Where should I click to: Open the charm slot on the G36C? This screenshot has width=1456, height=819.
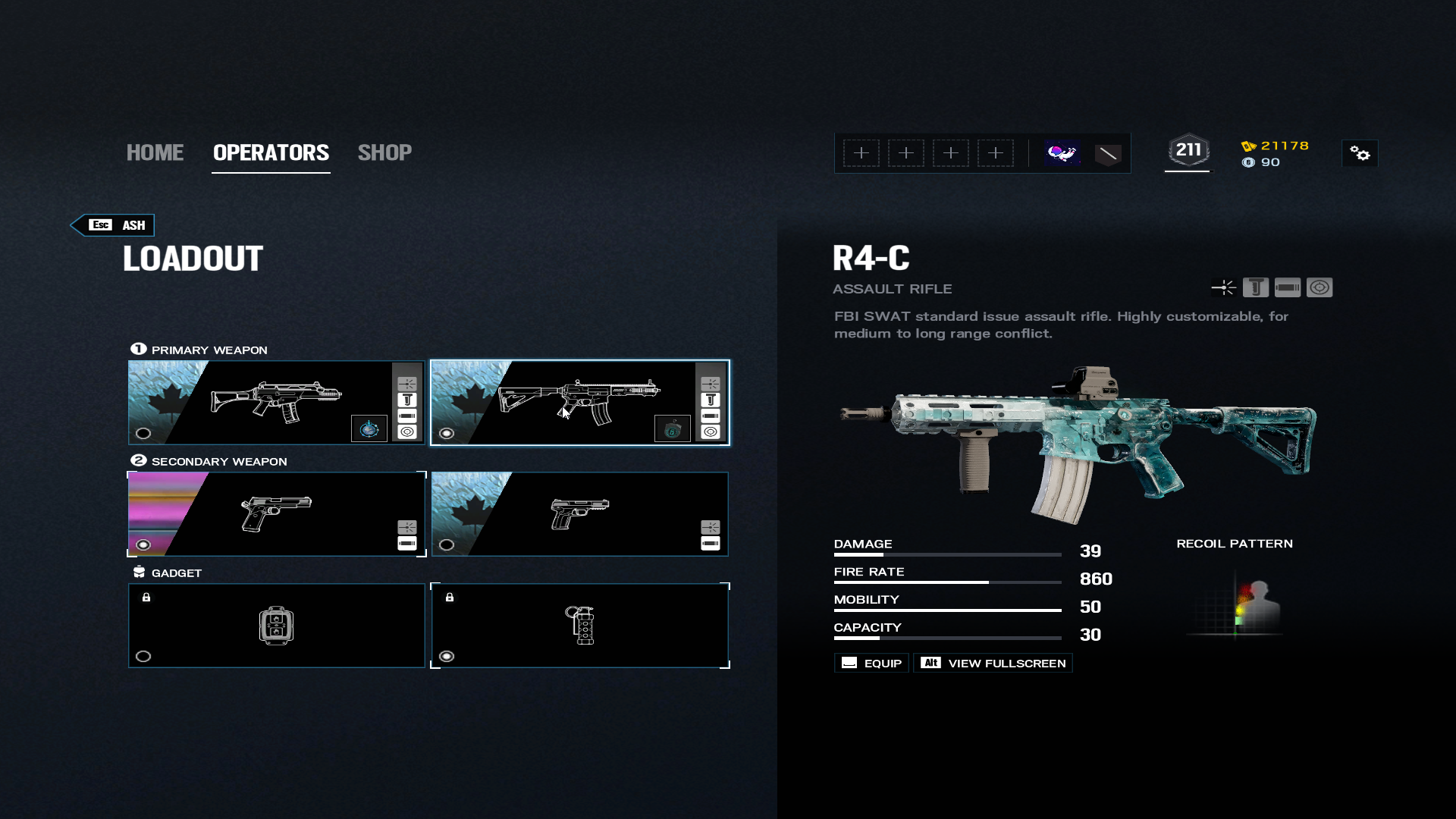pos(369,429)
